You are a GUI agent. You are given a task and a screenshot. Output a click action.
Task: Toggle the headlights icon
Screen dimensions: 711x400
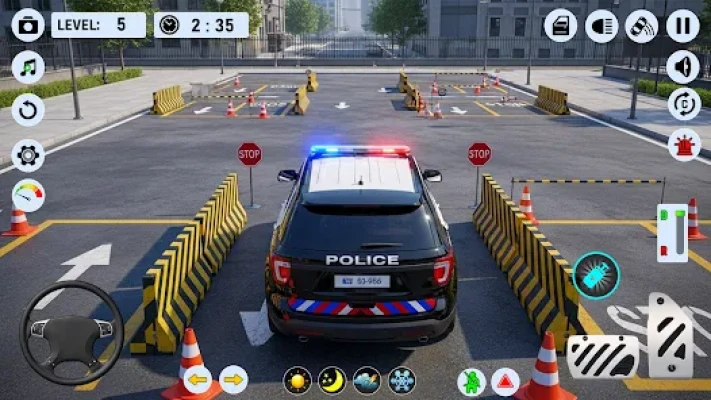point(601,25)
